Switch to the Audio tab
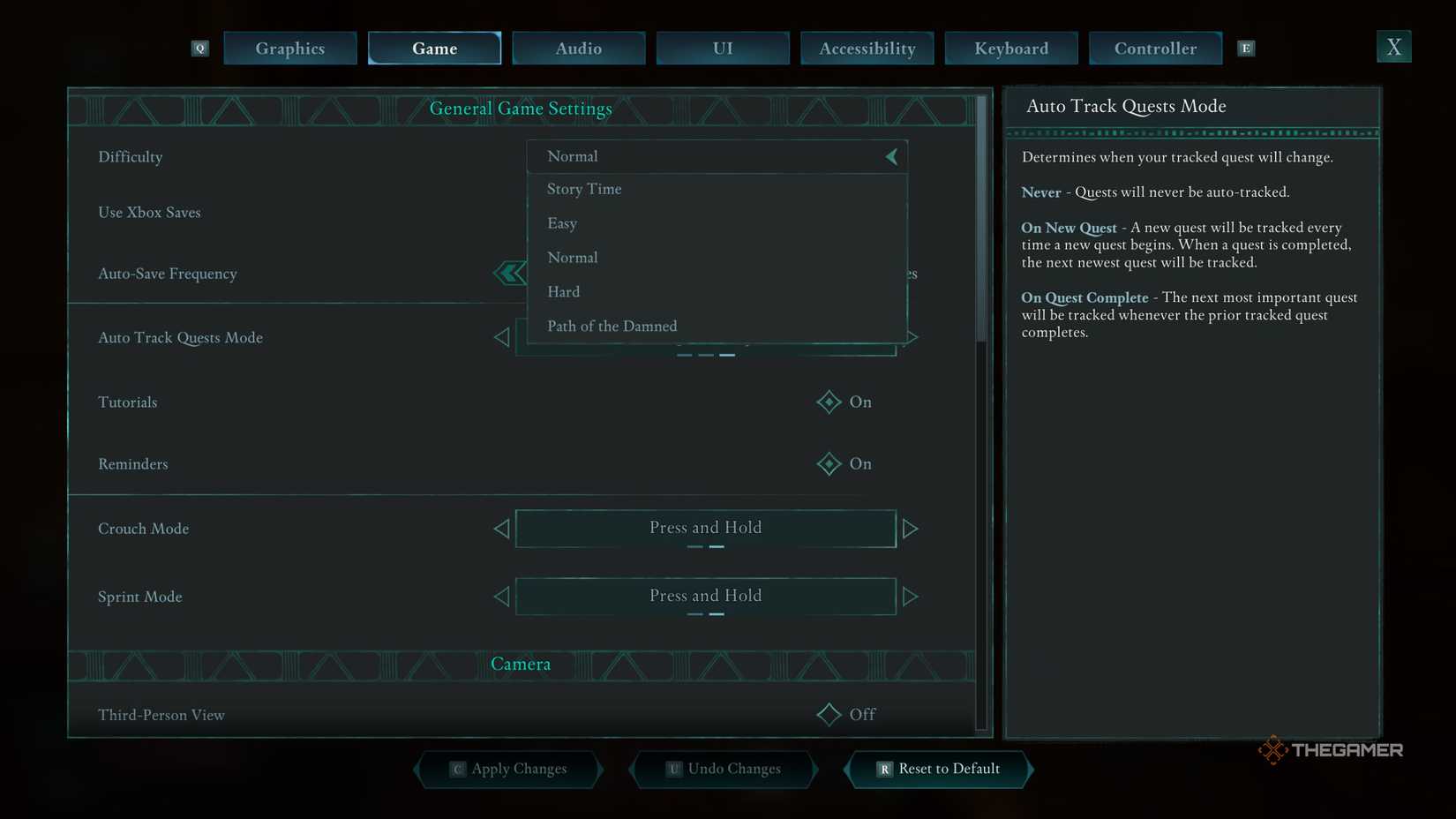The width and height of the screenshot is (1456, 819). click(578, 49)
